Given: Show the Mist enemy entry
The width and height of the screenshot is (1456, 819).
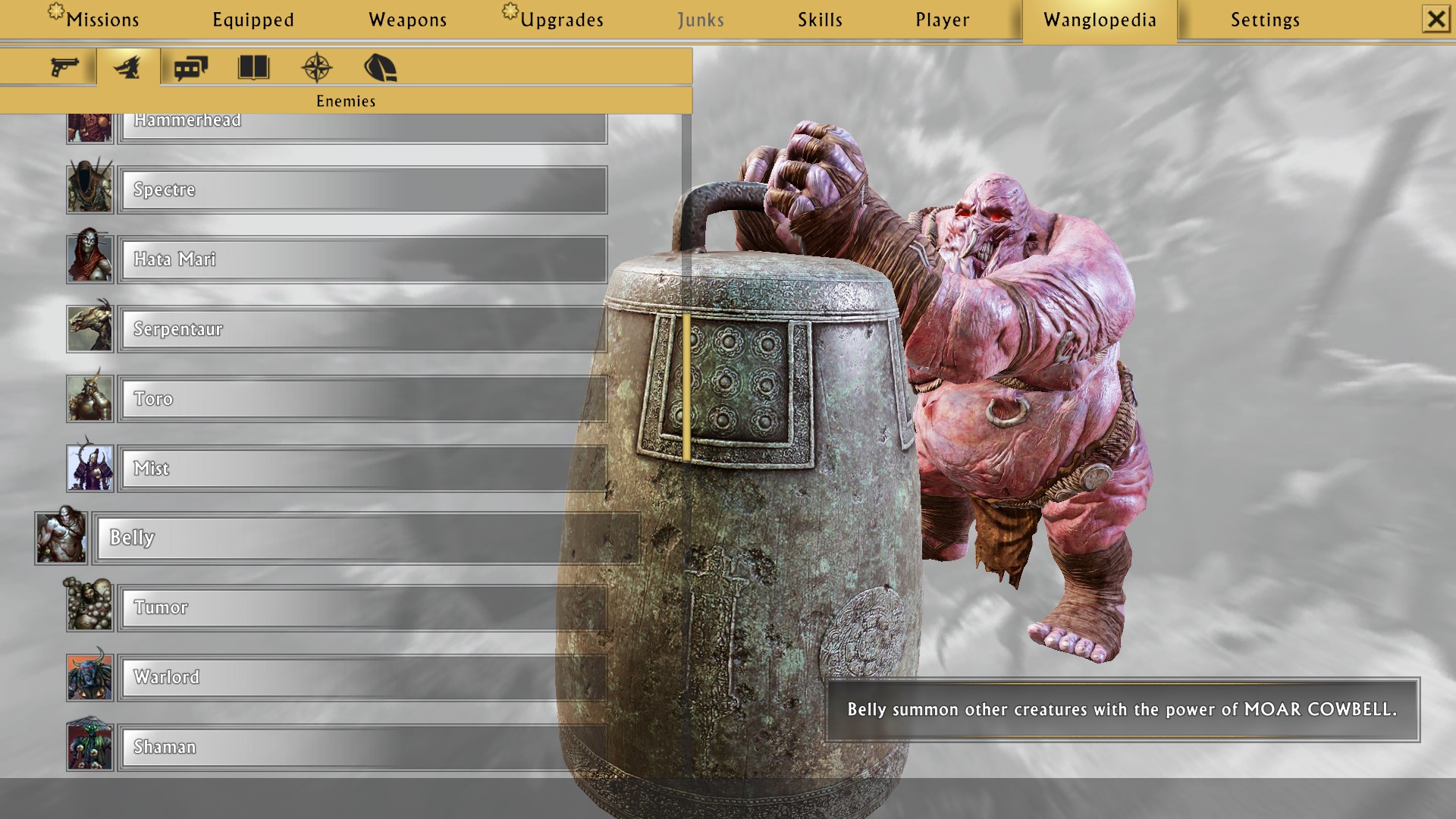Looking at the screenshot, I should click(x=362, y=469).
